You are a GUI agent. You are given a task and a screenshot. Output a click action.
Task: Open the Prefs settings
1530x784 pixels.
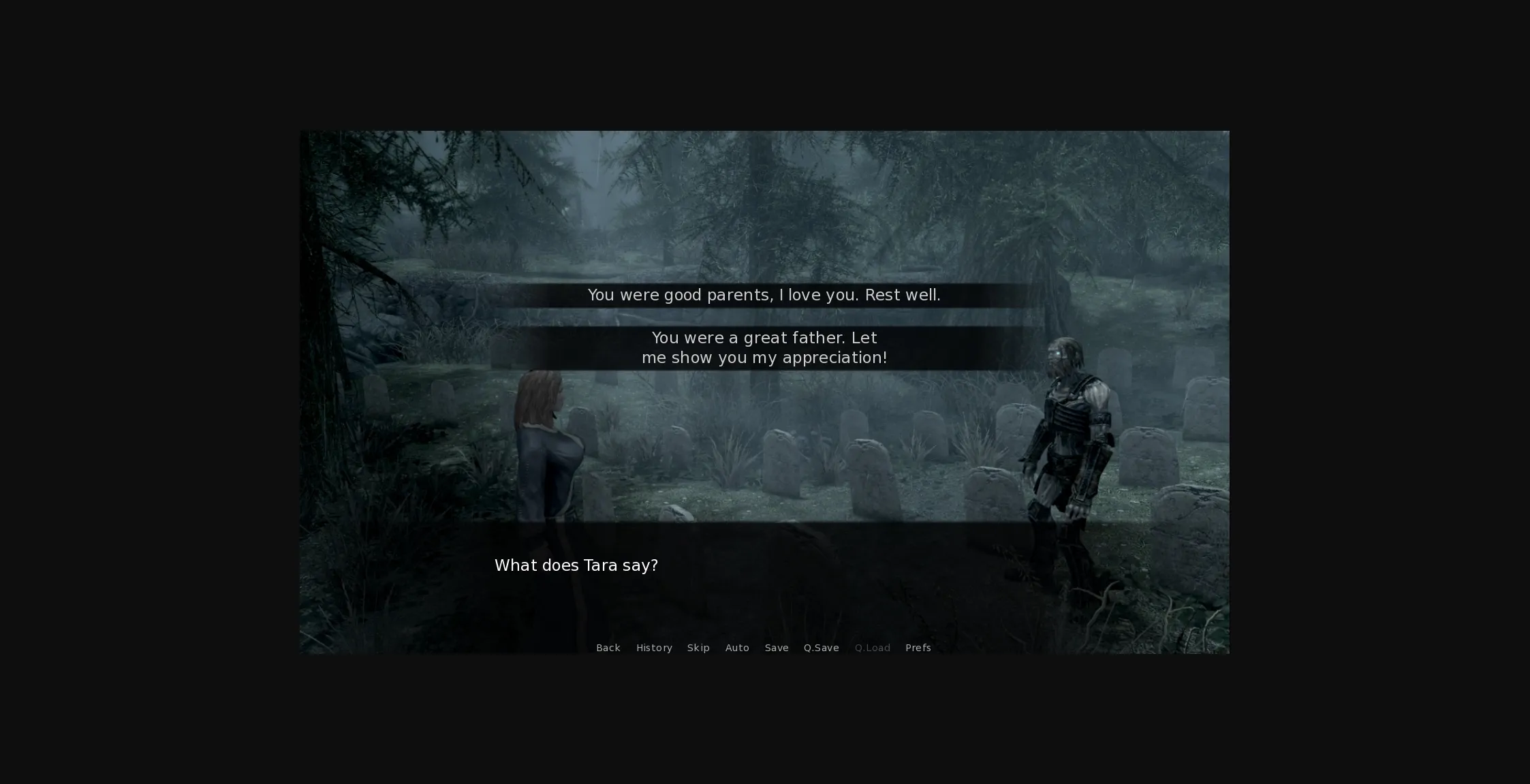click(918, 648)
